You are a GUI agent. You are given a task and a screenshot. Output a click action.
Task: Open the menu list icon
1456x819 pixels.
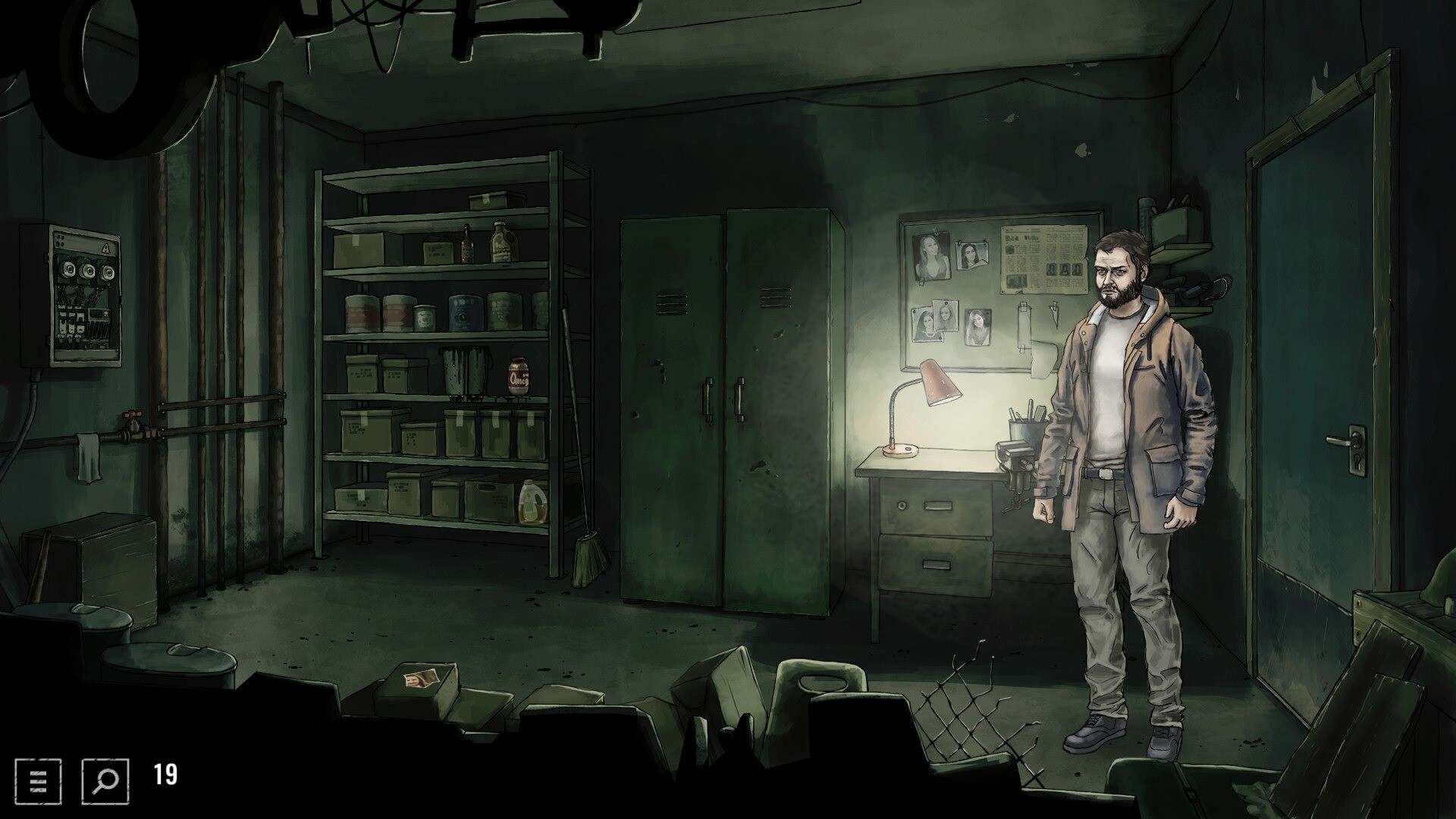(x=38, y=780)
